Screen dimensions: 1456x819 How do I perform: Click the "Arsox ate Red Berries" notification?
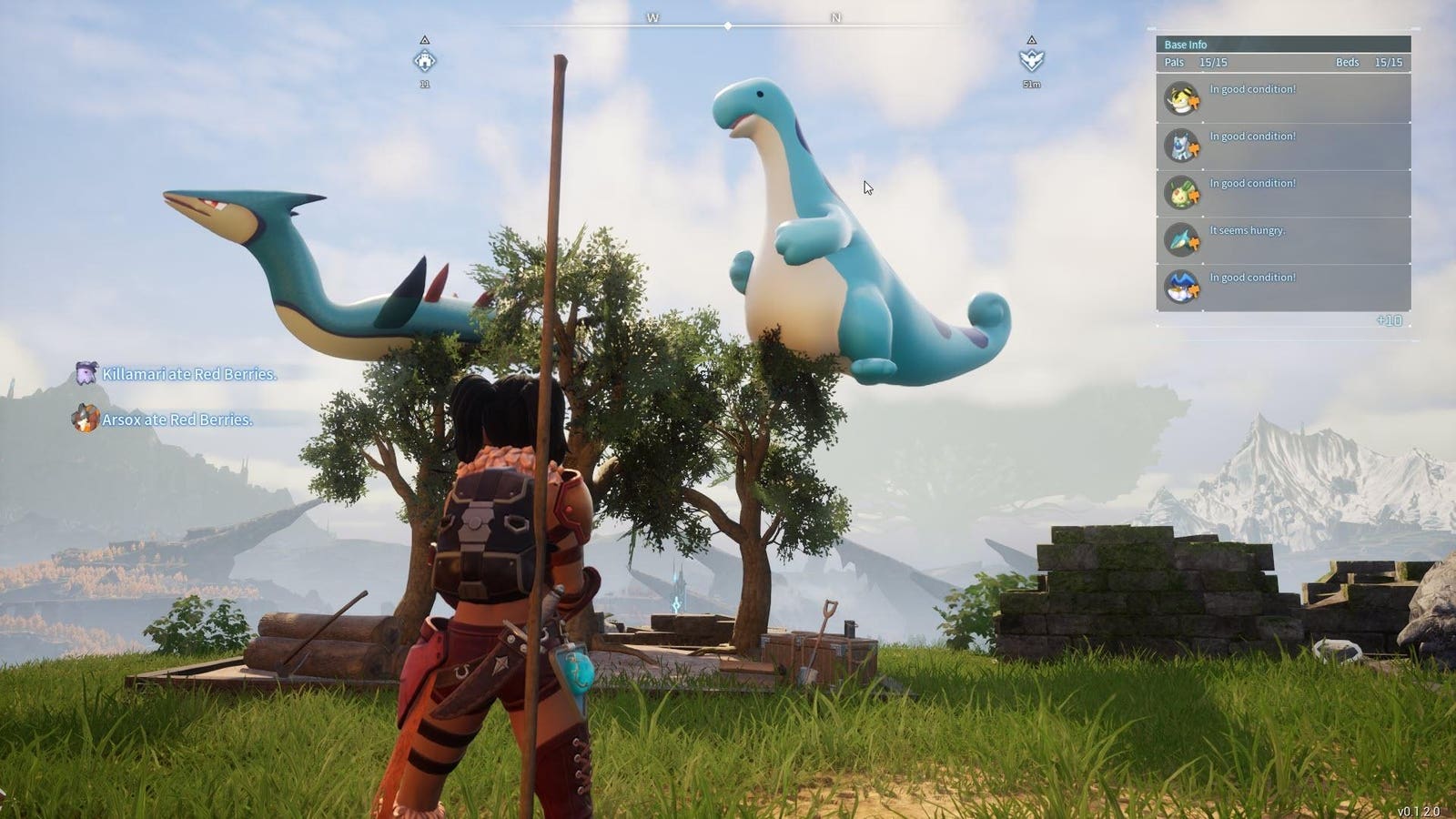[x=177, y=420]
